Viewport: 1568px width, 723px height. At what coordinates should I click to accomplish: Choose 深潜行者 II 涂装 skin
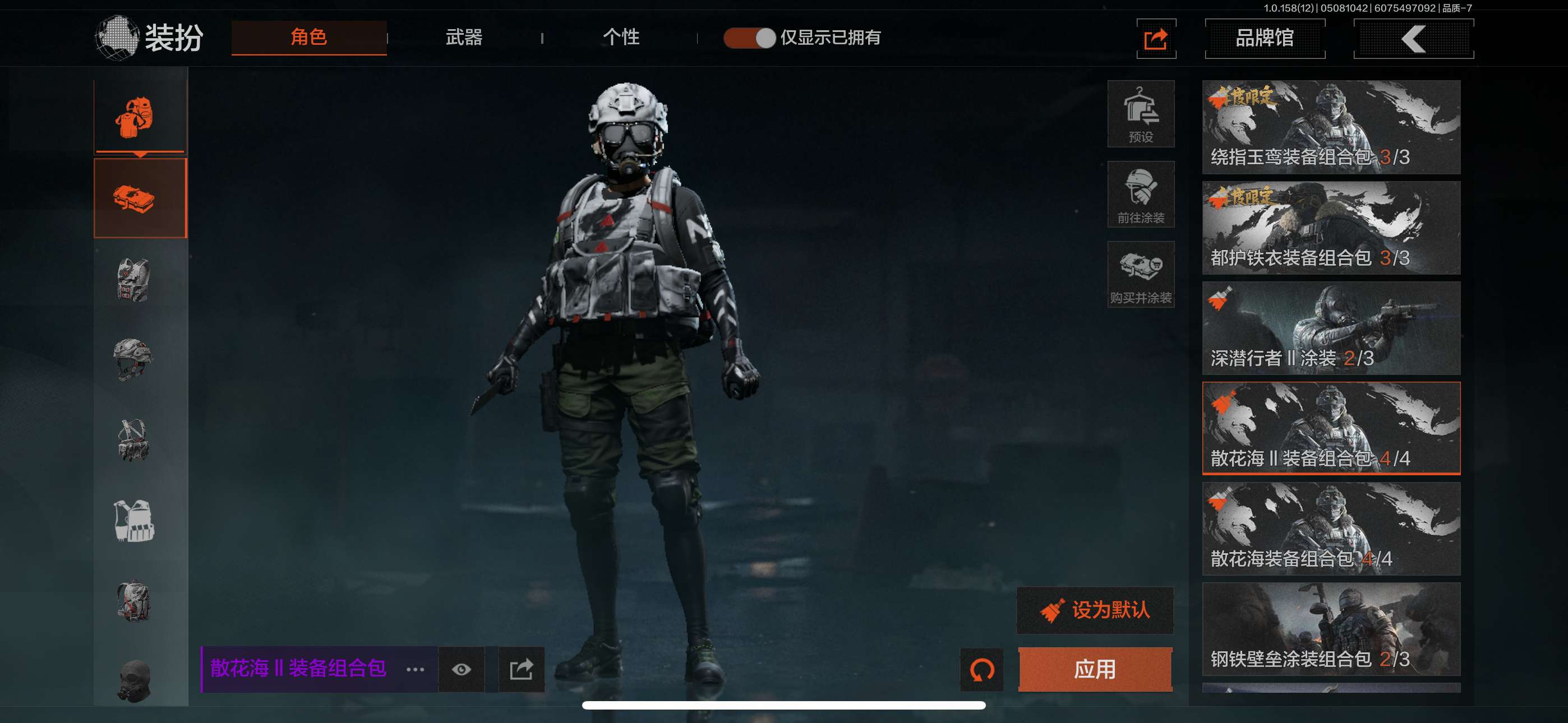[1331, 328]
